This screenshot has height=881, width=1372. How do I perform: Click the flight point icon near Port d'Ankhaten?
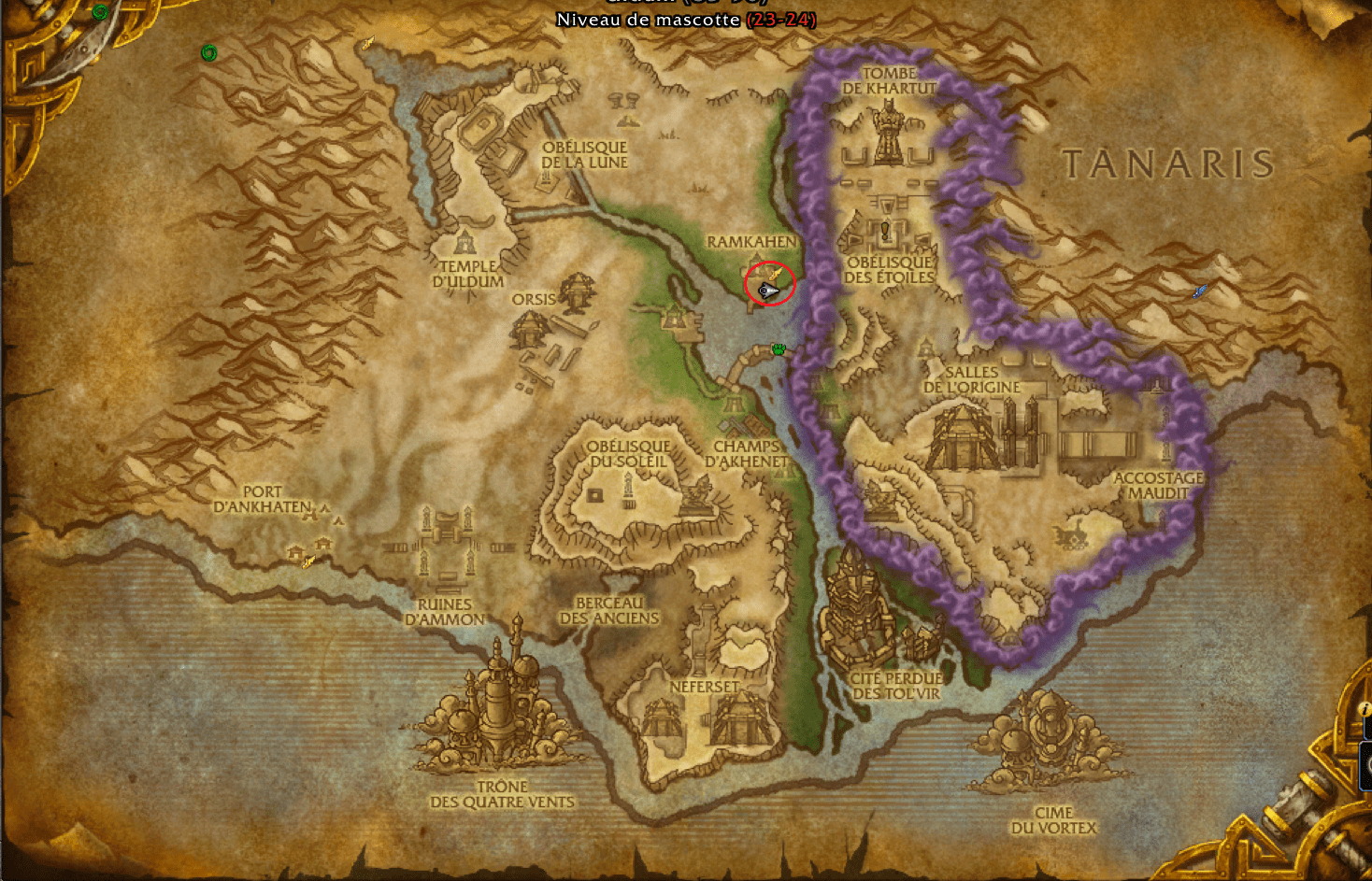pos(308,561)
